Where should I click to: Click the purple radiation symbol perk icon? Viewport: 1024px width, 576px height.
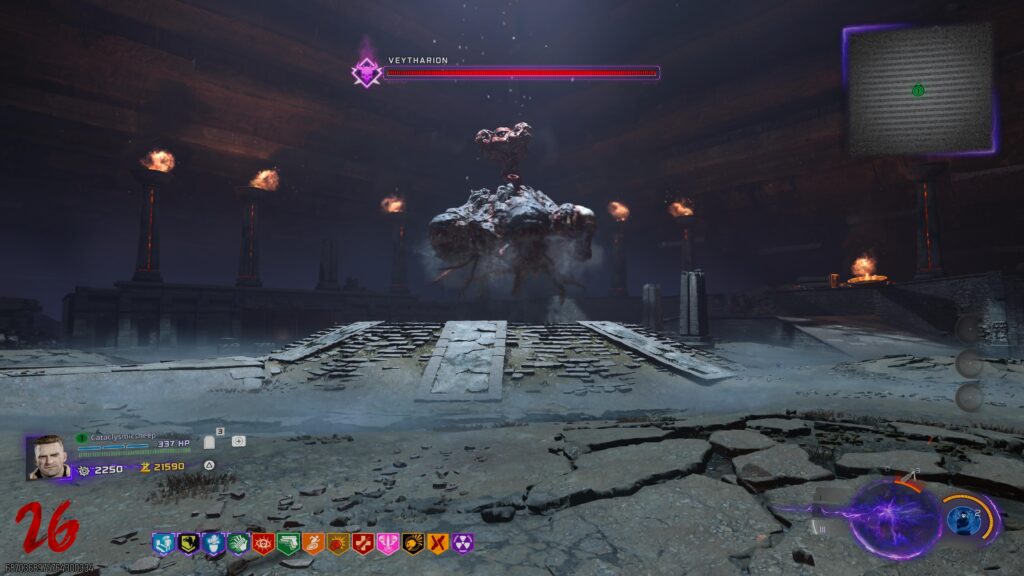click(x=462, y=543)
